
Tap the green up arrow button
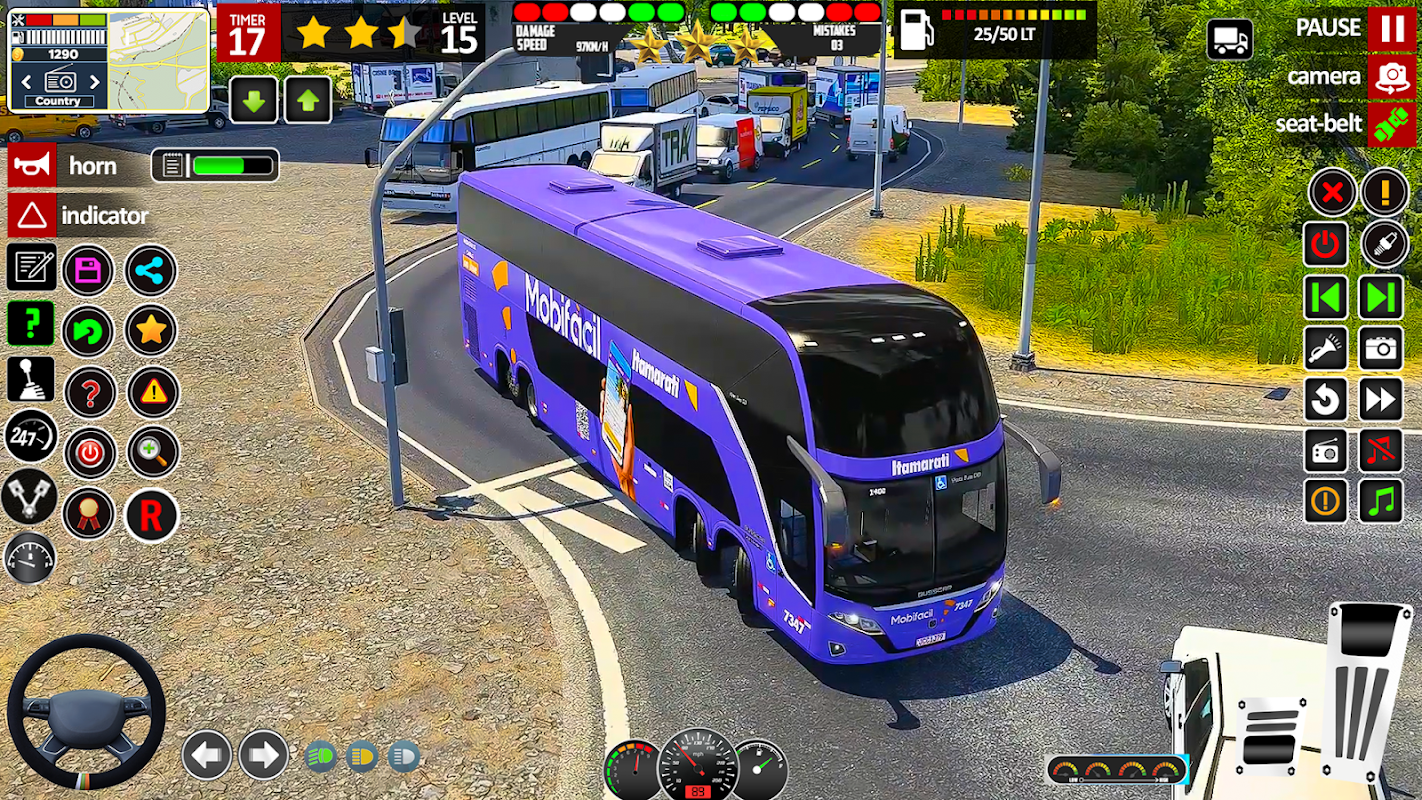coord(308,100)
